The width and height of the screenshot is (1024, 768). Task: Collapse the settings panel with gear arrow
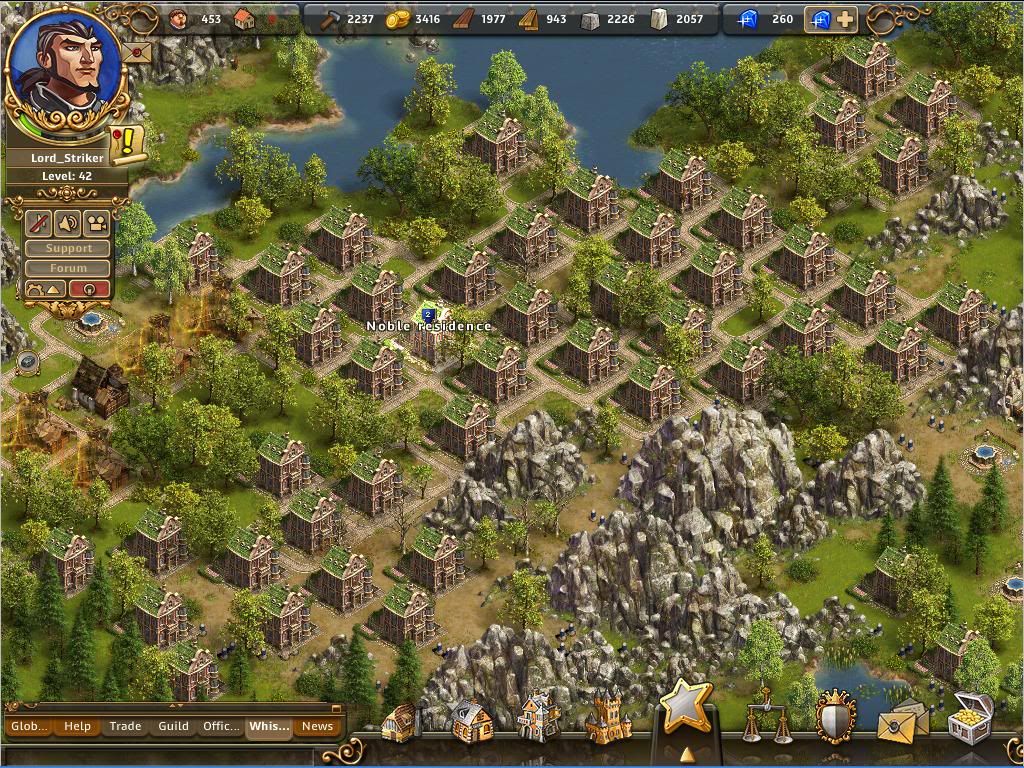coord(44,289)
